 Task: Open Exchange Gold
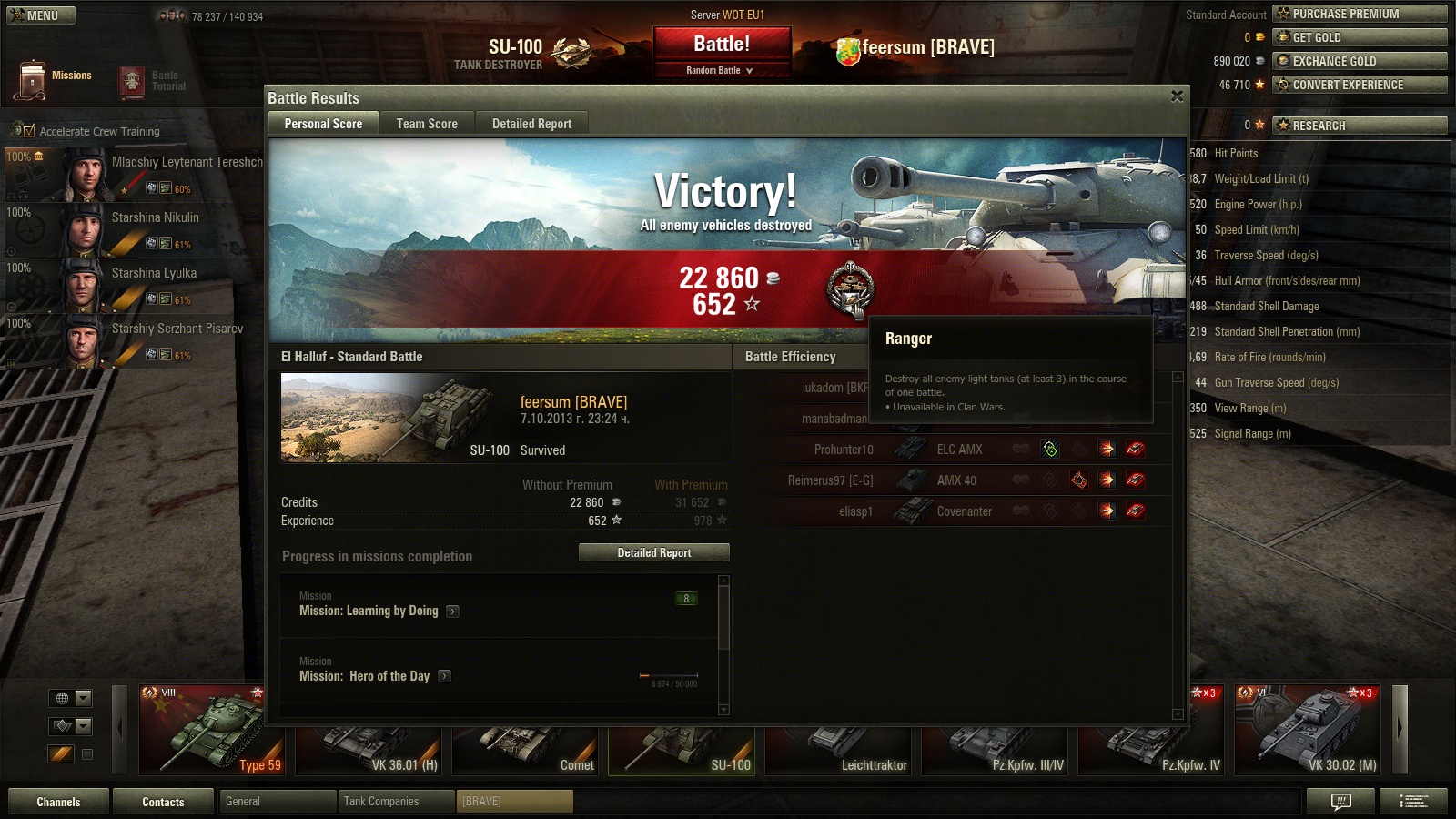click(1359, 61)
